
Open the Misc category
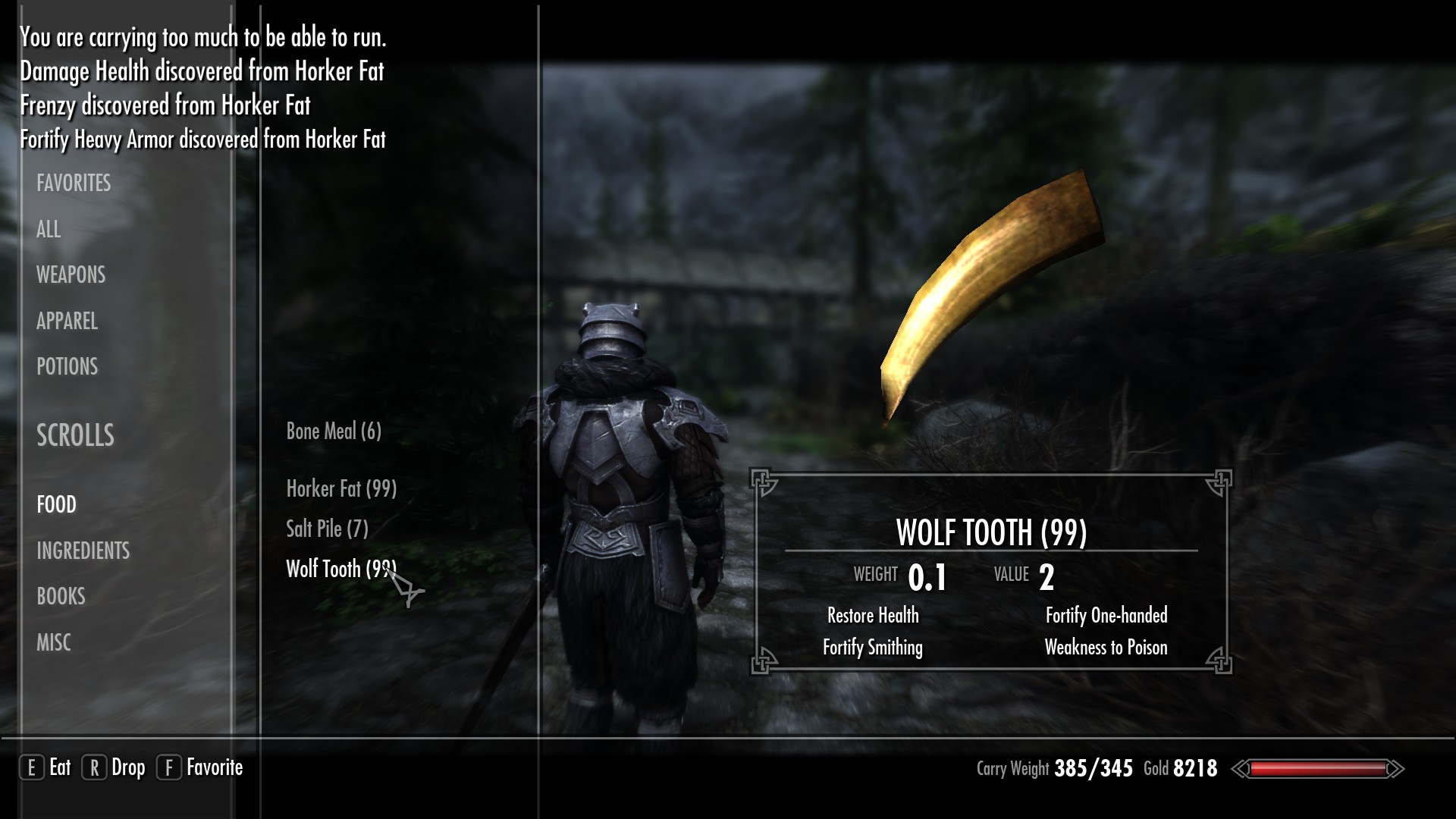pos(53,642)
